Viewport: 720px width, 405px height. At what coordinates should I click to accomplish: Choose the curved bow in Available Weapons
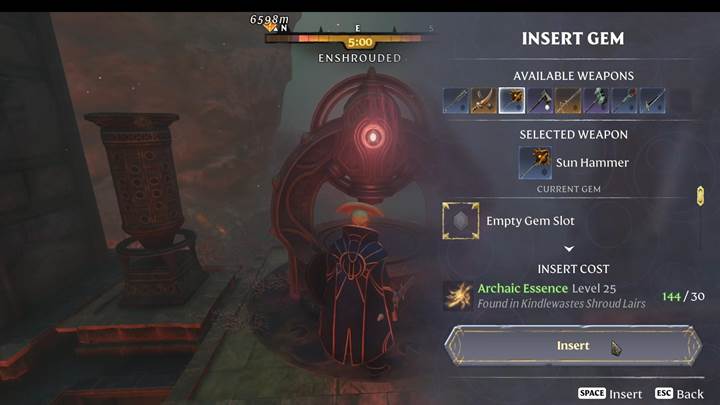point(483,100)
